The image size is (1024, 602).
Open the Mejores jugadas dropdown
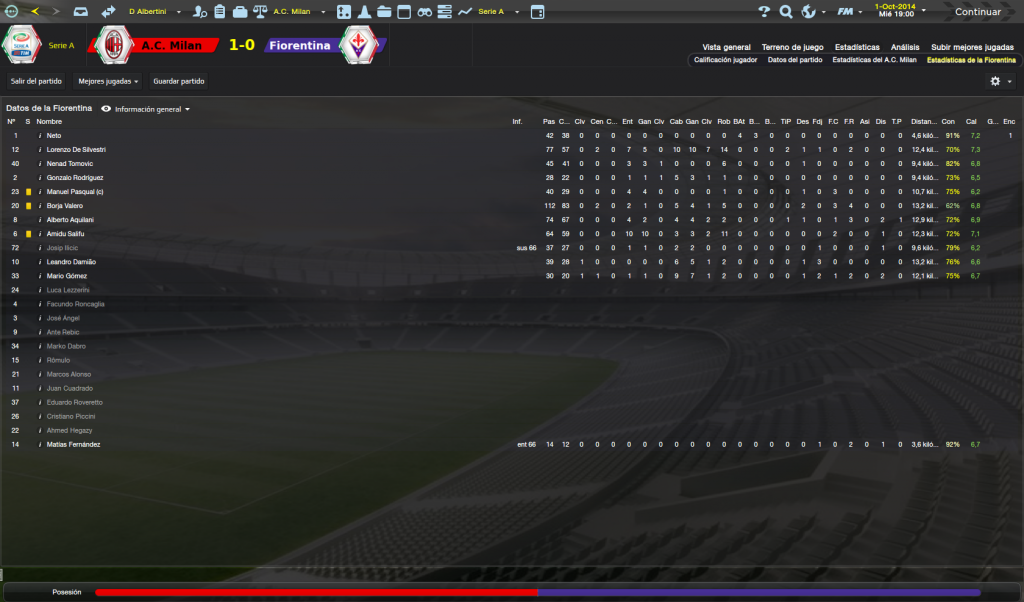(x=108, y=80)
